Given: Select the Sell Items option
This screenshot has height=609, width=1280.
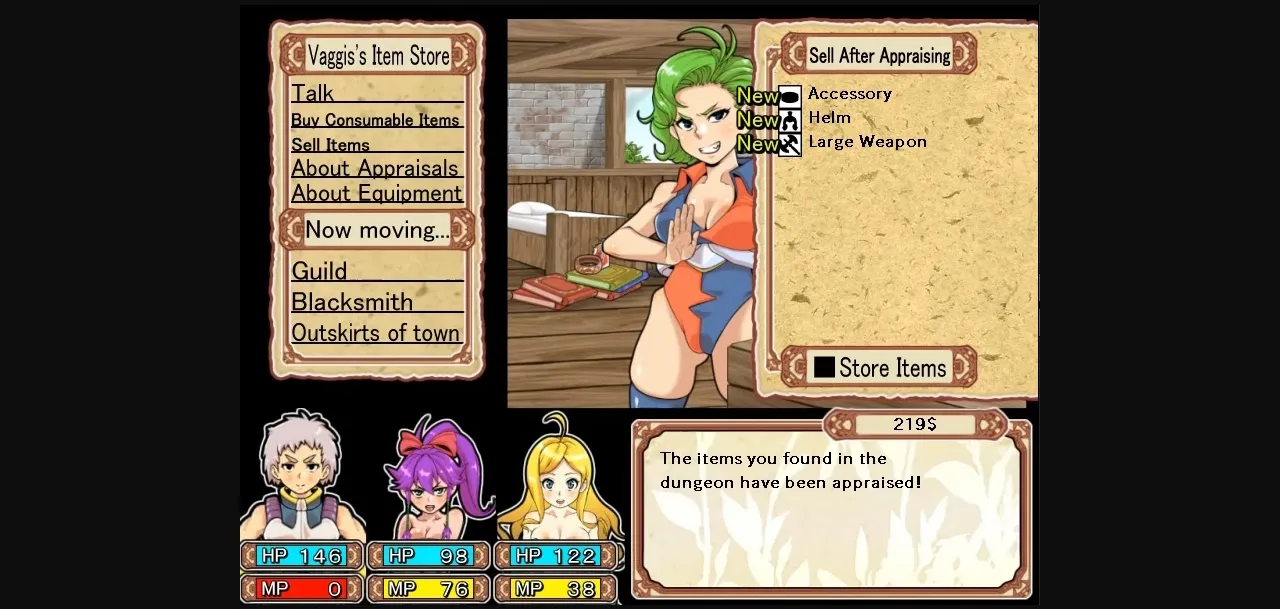Looking at the screenshot, I should [x=331, y=145].
